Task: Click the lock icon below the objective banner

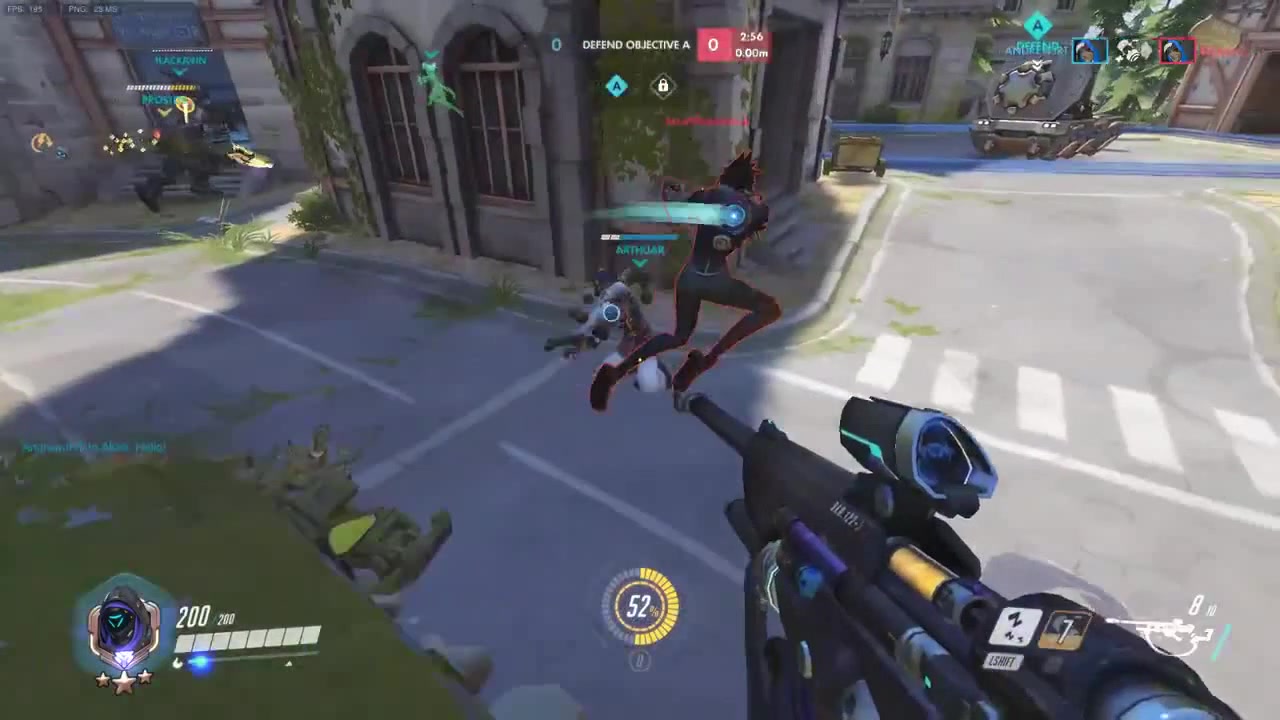Action: pos(662,87)
